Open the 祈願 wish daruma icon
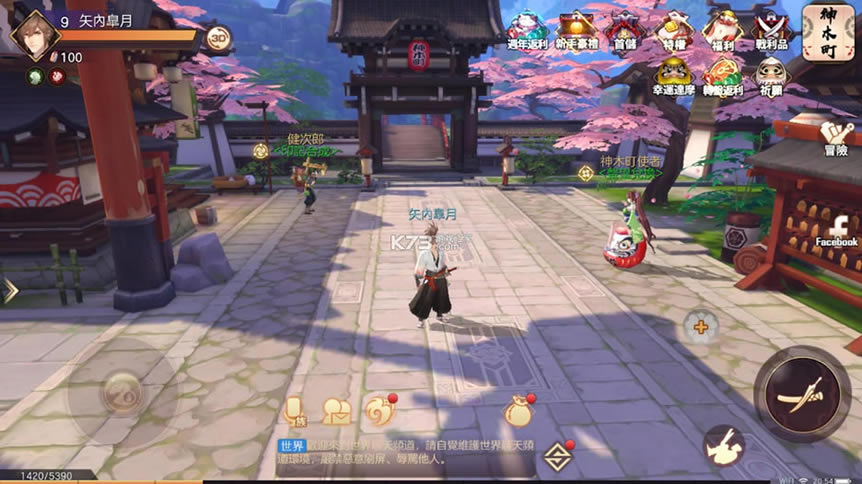 tap(771, 76)
